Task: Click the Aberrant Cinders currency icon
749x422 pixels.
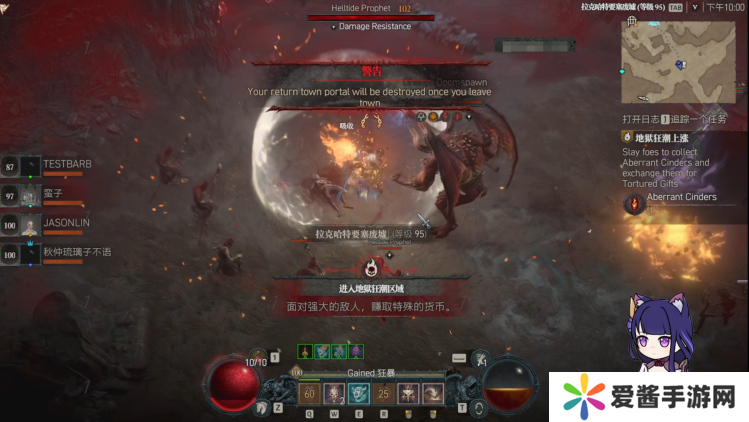Action: (633, 204)
